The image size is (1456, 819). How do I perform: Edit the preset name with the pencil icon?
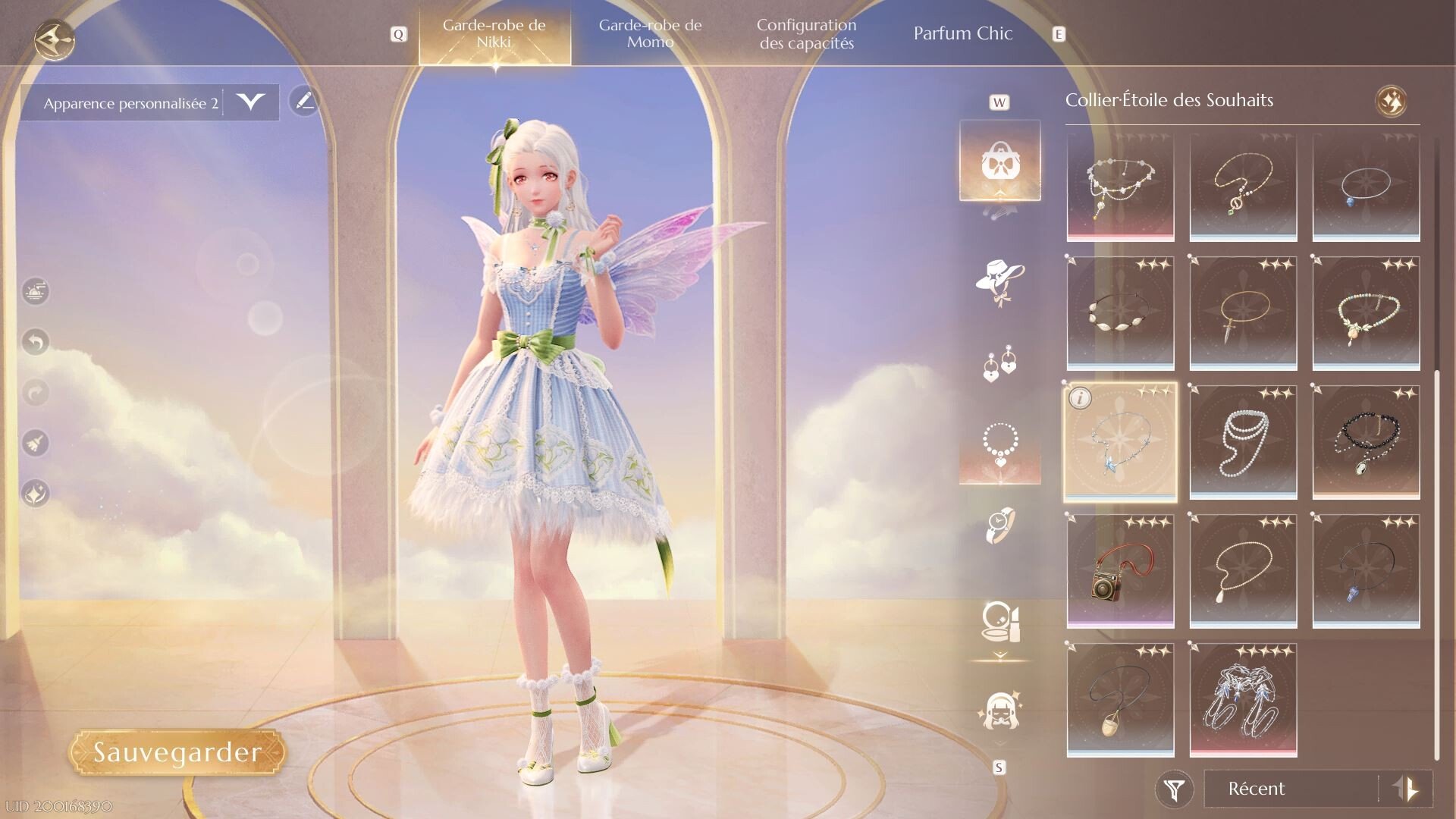[x=306, y=102]
